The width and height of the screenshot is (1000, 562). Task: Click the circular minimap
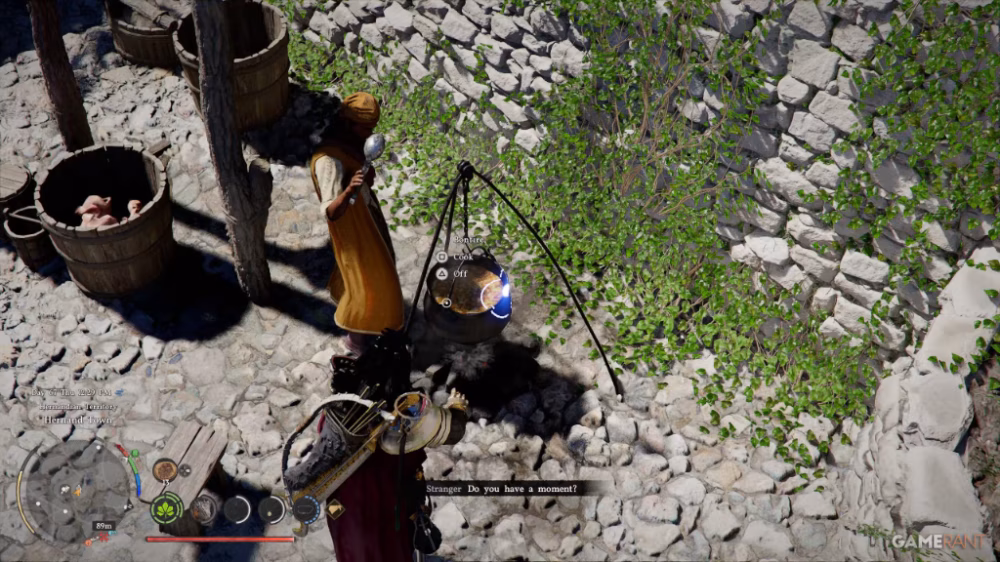[77, 489]
